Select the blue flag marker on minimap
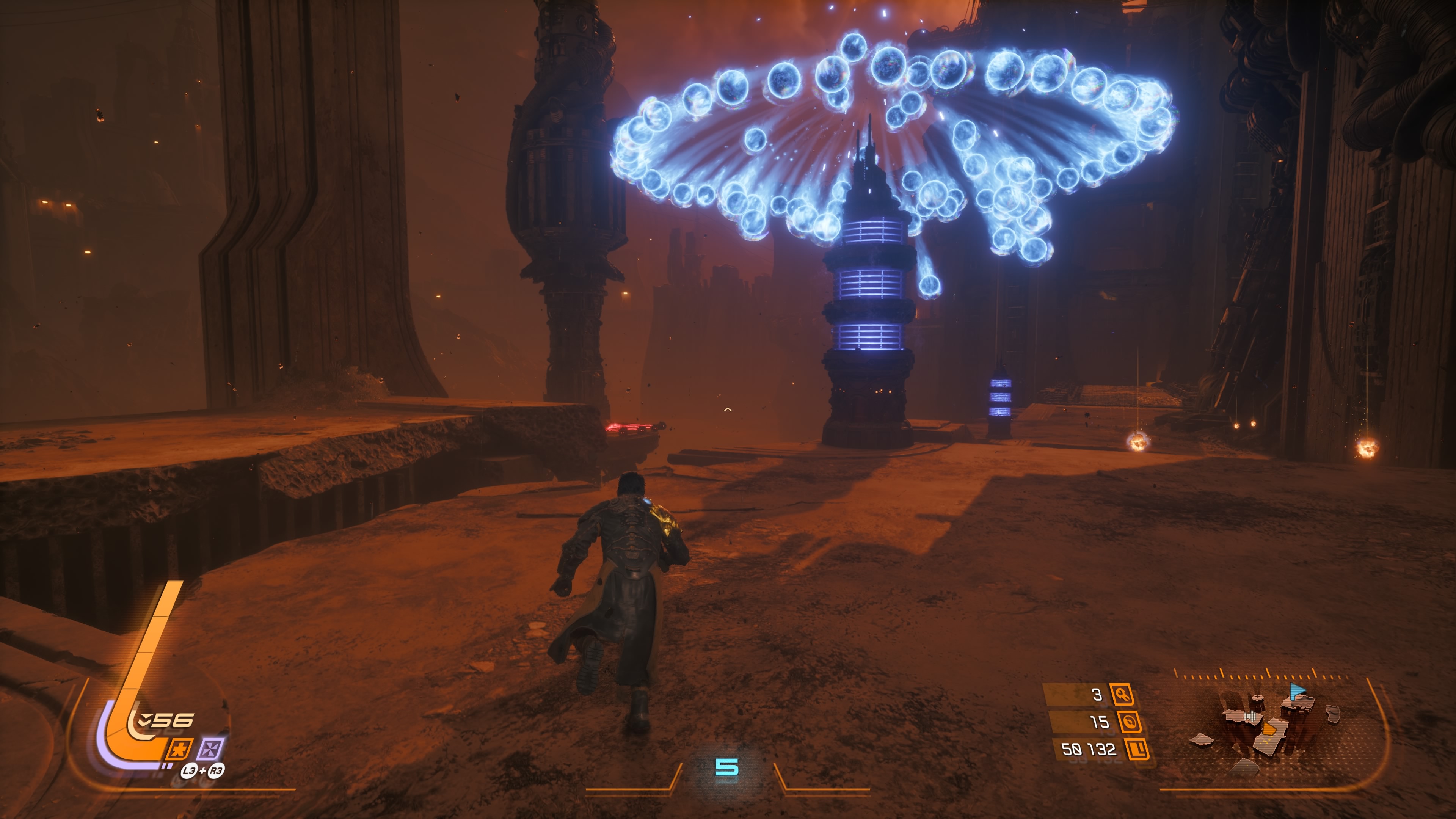Viewport: 1456px width, 819px height. pyautogui.click(x=1297, y=690)
